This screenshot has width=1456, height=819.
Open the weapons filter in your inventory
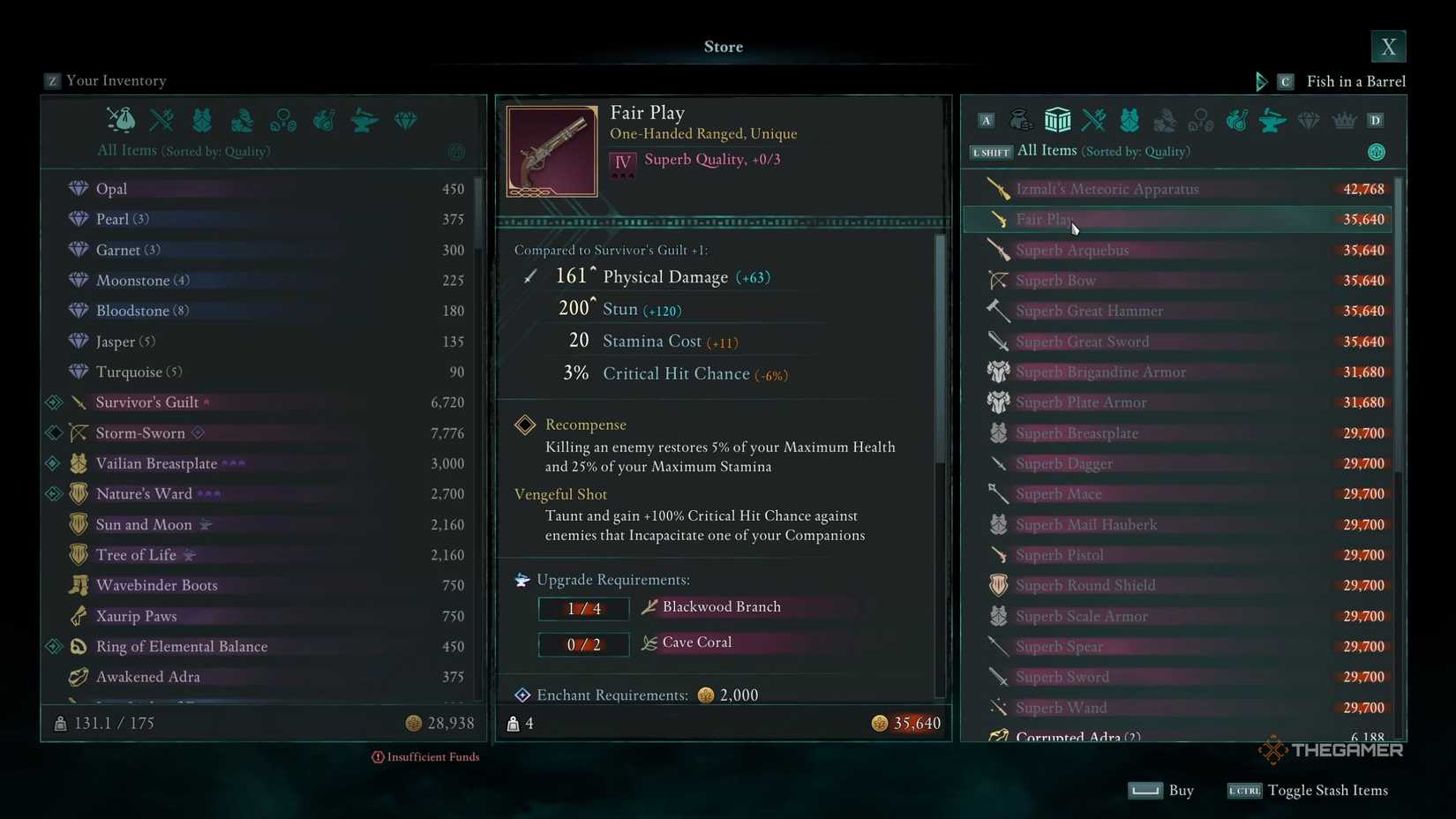(x=161, y=120)
